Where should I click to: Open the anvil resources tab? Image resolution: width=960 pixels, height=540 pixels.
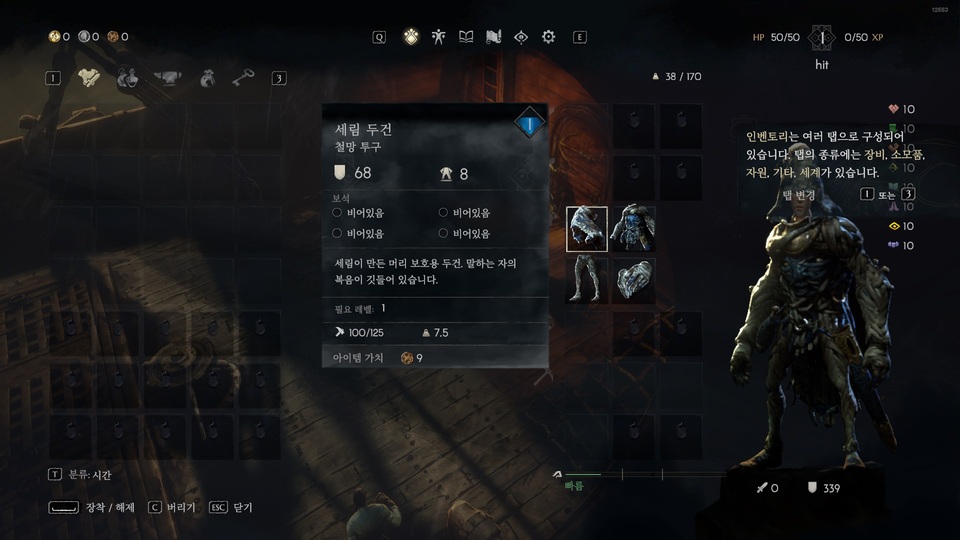164,78
